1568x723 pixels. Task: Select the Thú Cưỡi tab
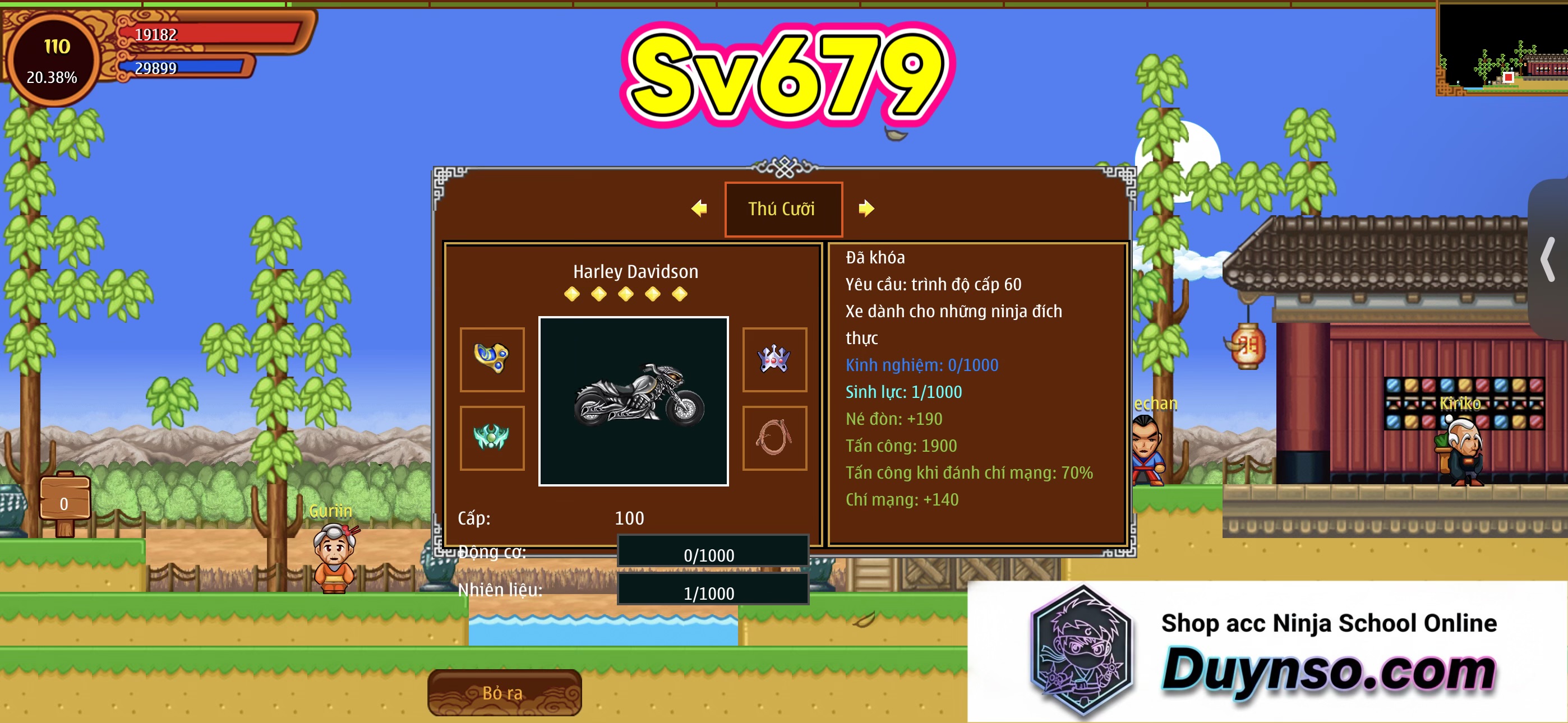783,208
